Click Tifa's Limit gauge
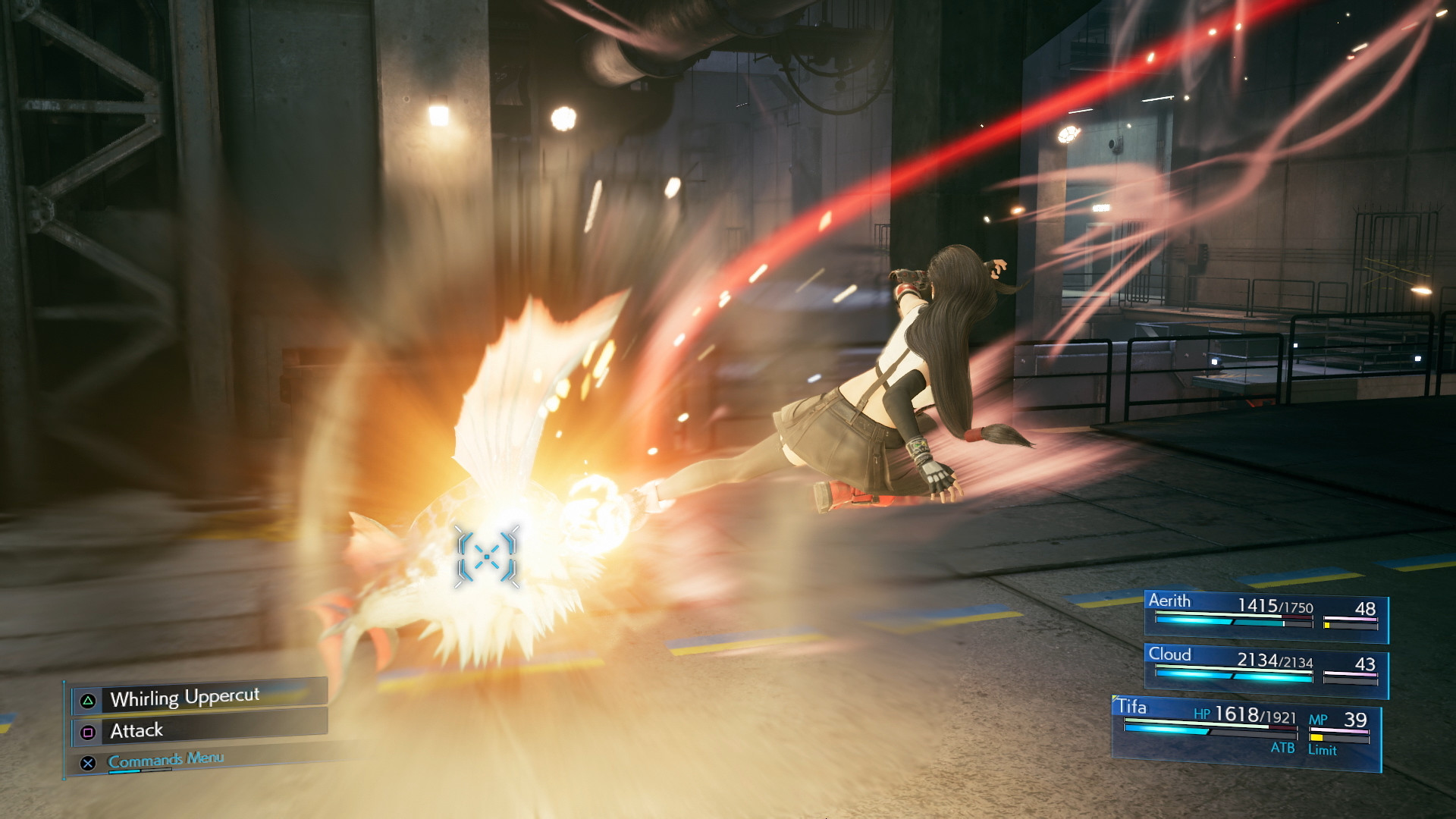This screenshot has width=1456, height=819. 1339,738
